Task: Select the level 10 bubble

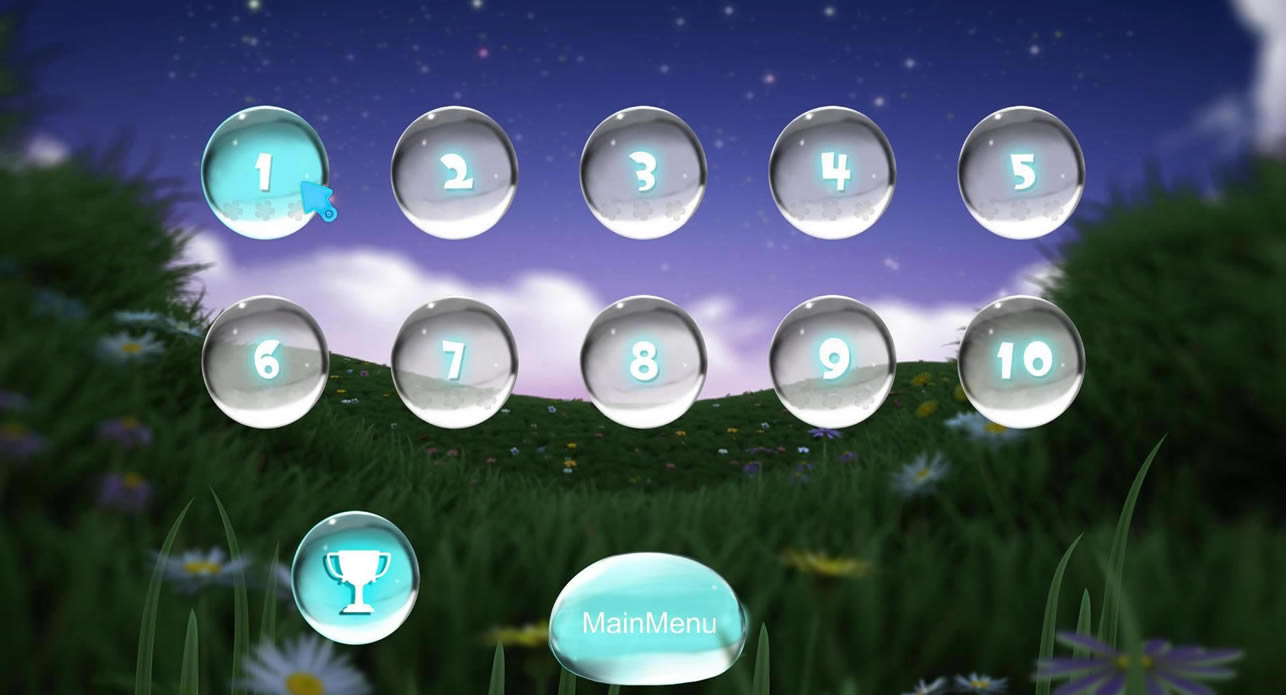Action: pyautogui.click(x=1021, y=361)
